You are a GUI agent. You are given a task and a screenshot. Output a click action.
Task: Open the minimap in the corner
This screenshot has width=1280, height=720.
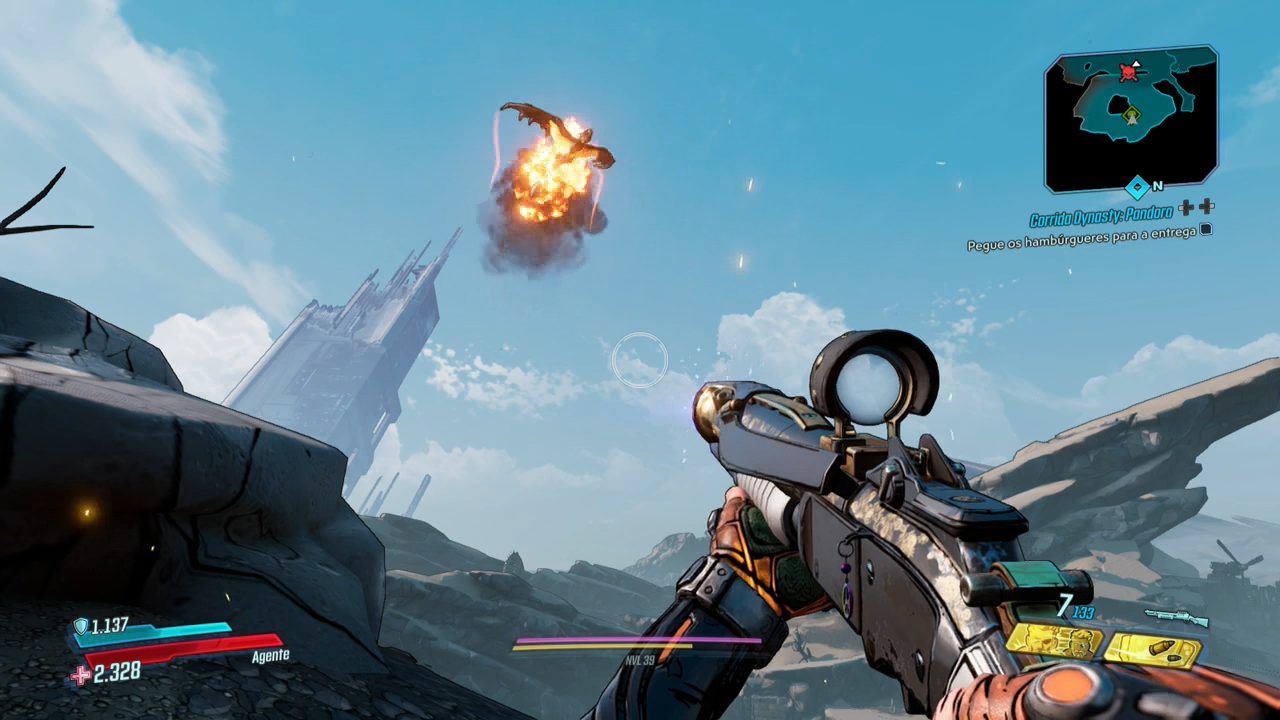(1131, 119)
